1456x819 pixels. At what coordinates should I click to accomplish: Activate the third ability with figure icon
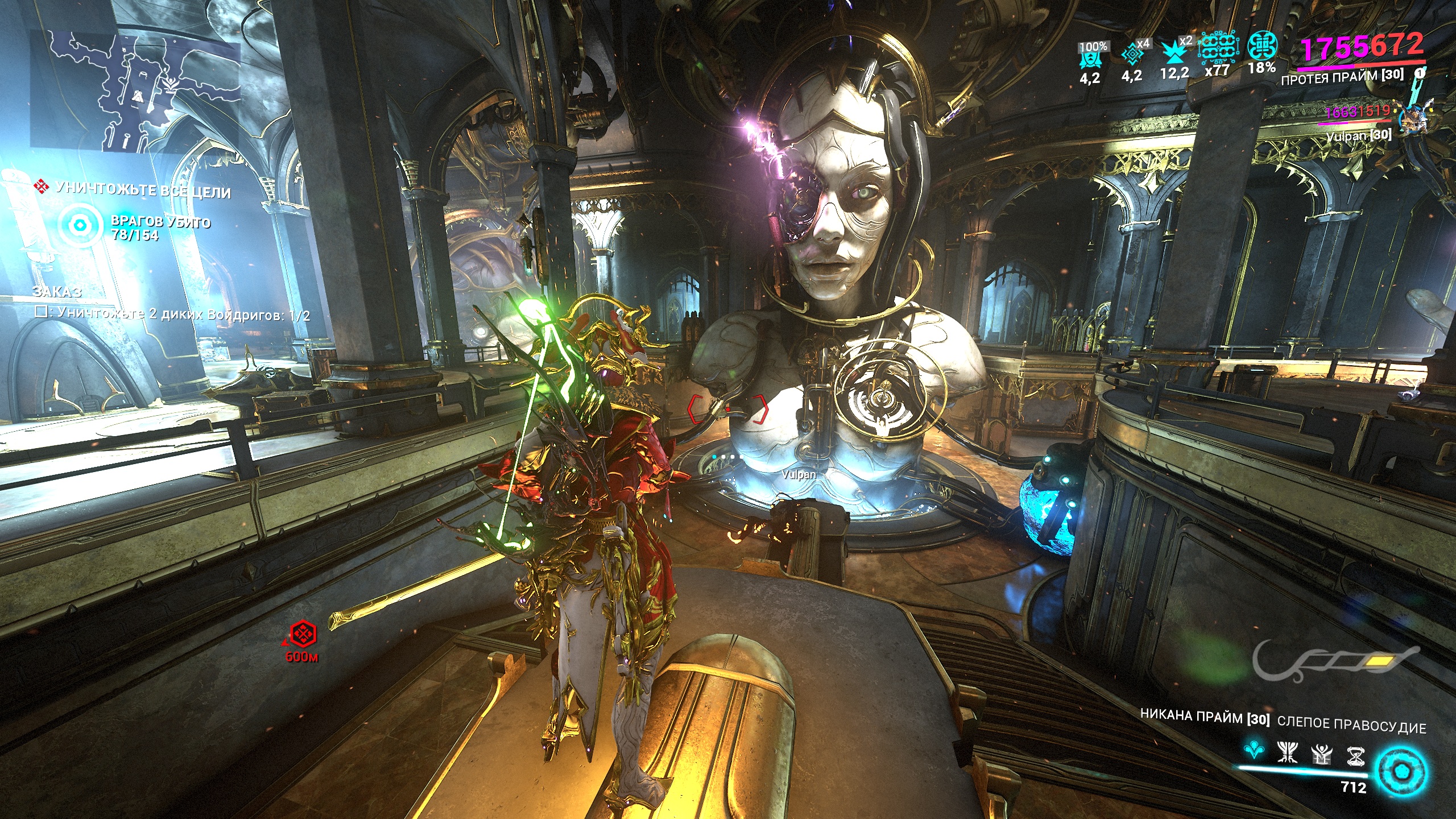pos(1322,755)
